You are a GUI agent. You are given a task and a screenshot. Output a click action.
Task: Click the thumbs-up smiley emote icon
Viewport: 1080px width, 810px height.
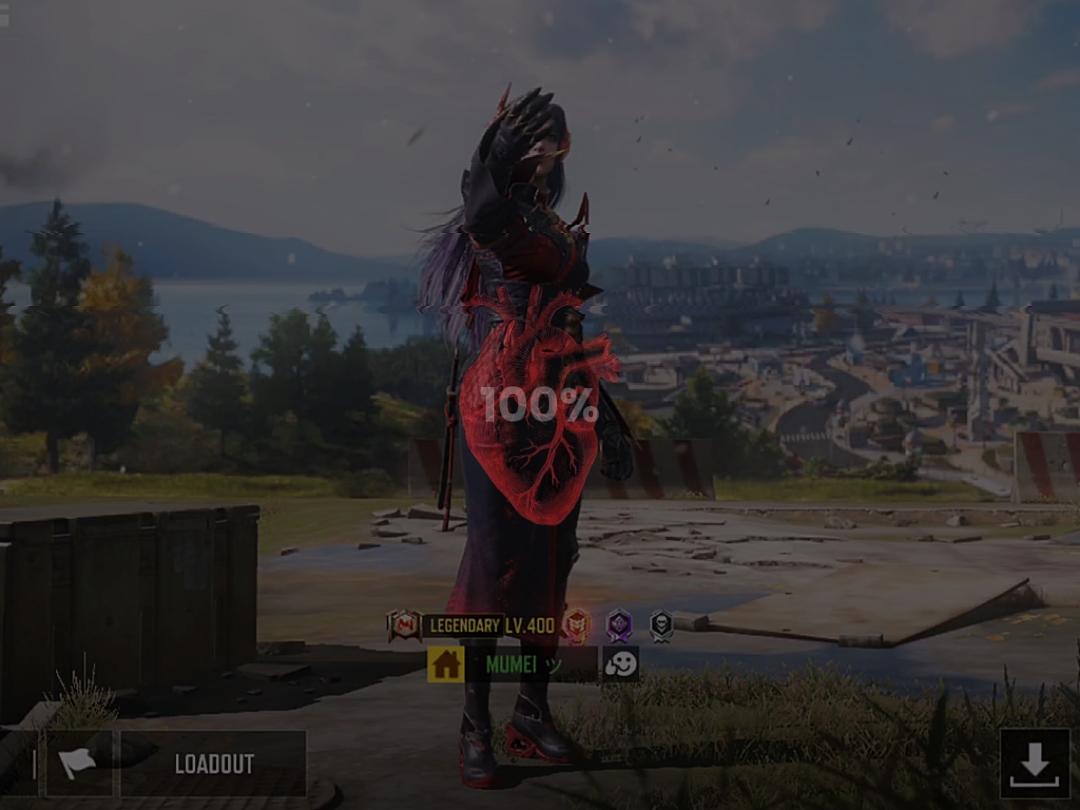(620, 664)
